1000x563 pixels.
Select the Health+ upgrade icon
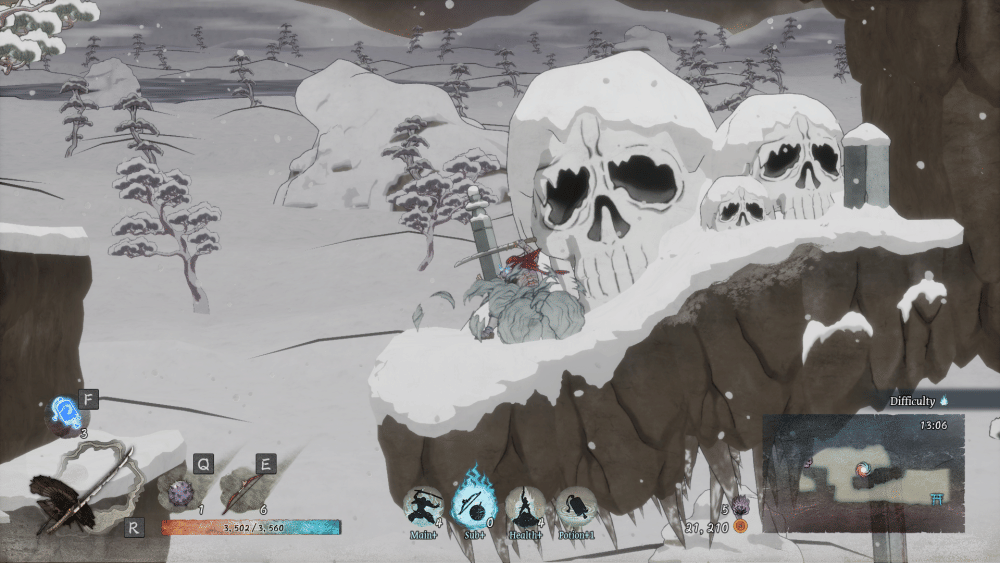[525, 505]
